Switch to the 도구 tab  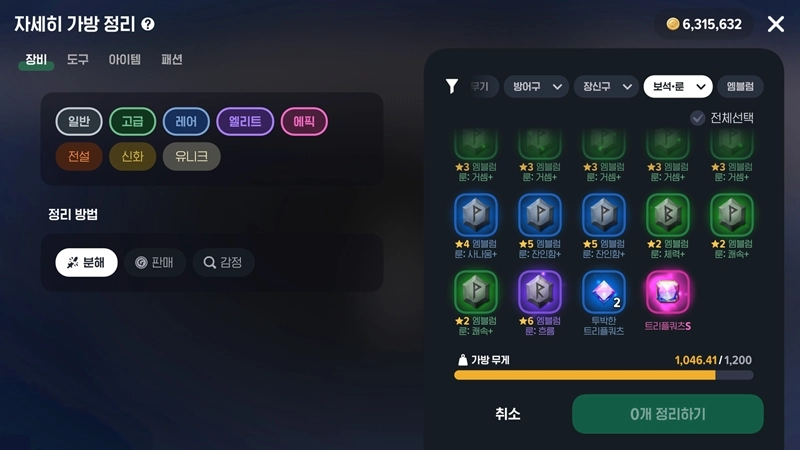pos(78,60)
